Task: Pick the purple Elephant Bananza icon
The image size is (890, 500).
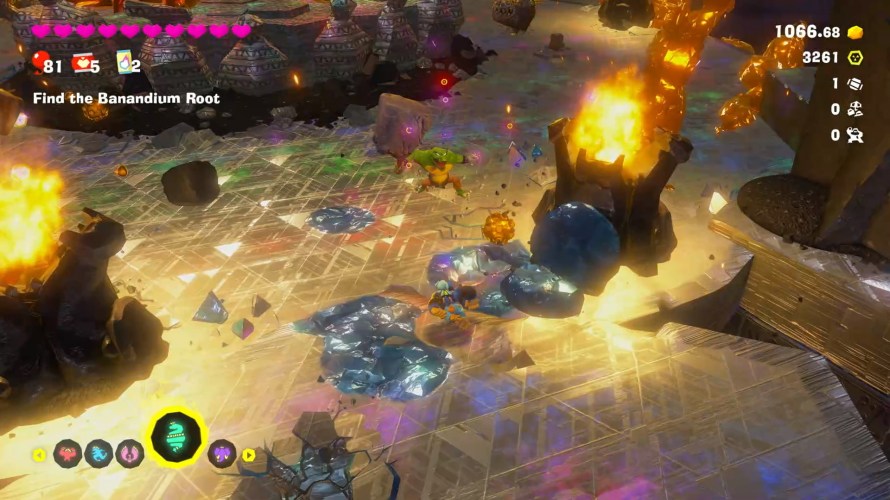Action: click(221, 454)
